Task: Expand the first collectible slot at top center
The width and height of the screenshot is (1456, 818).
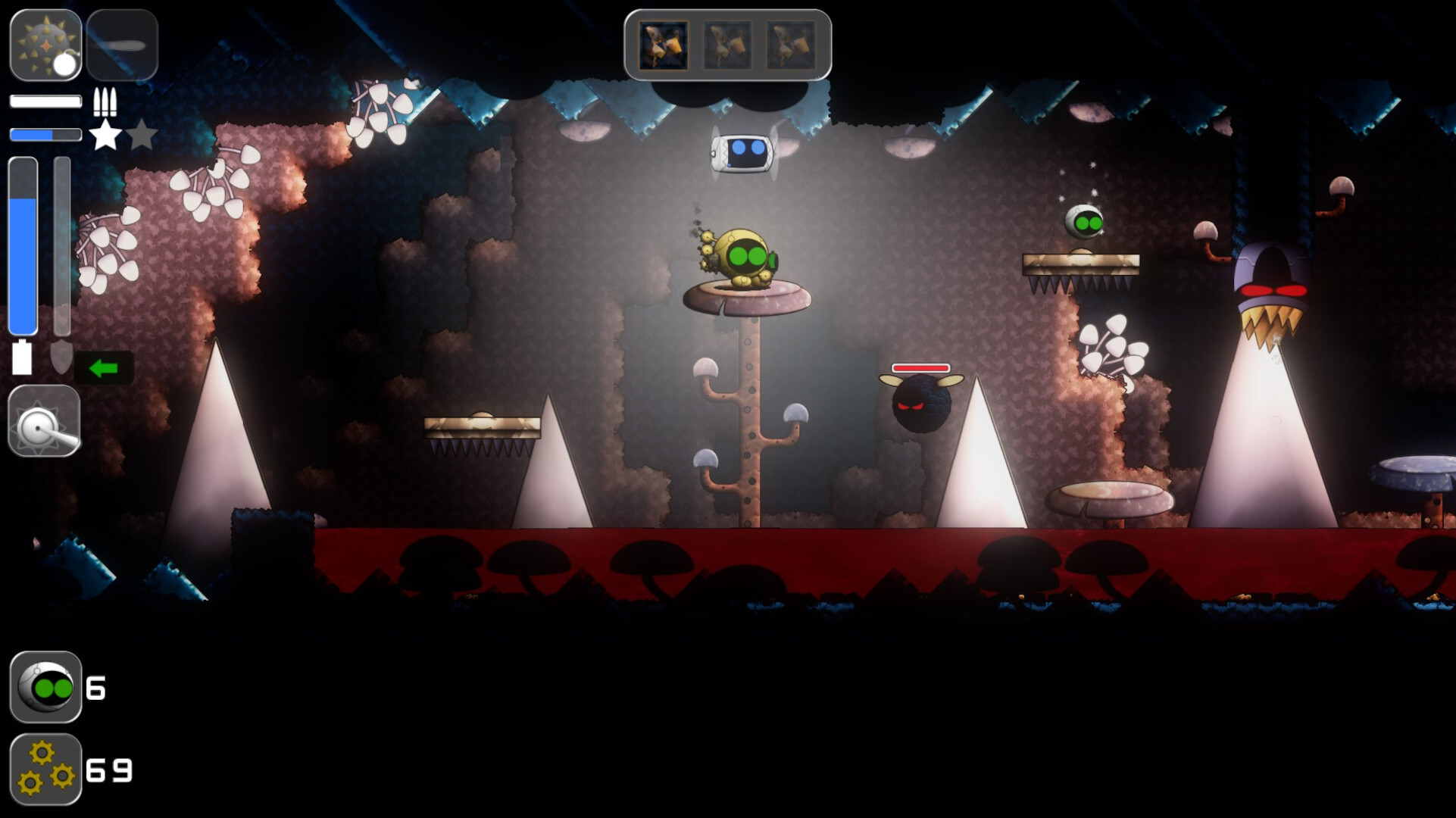Action: click(x=663, y=45)
